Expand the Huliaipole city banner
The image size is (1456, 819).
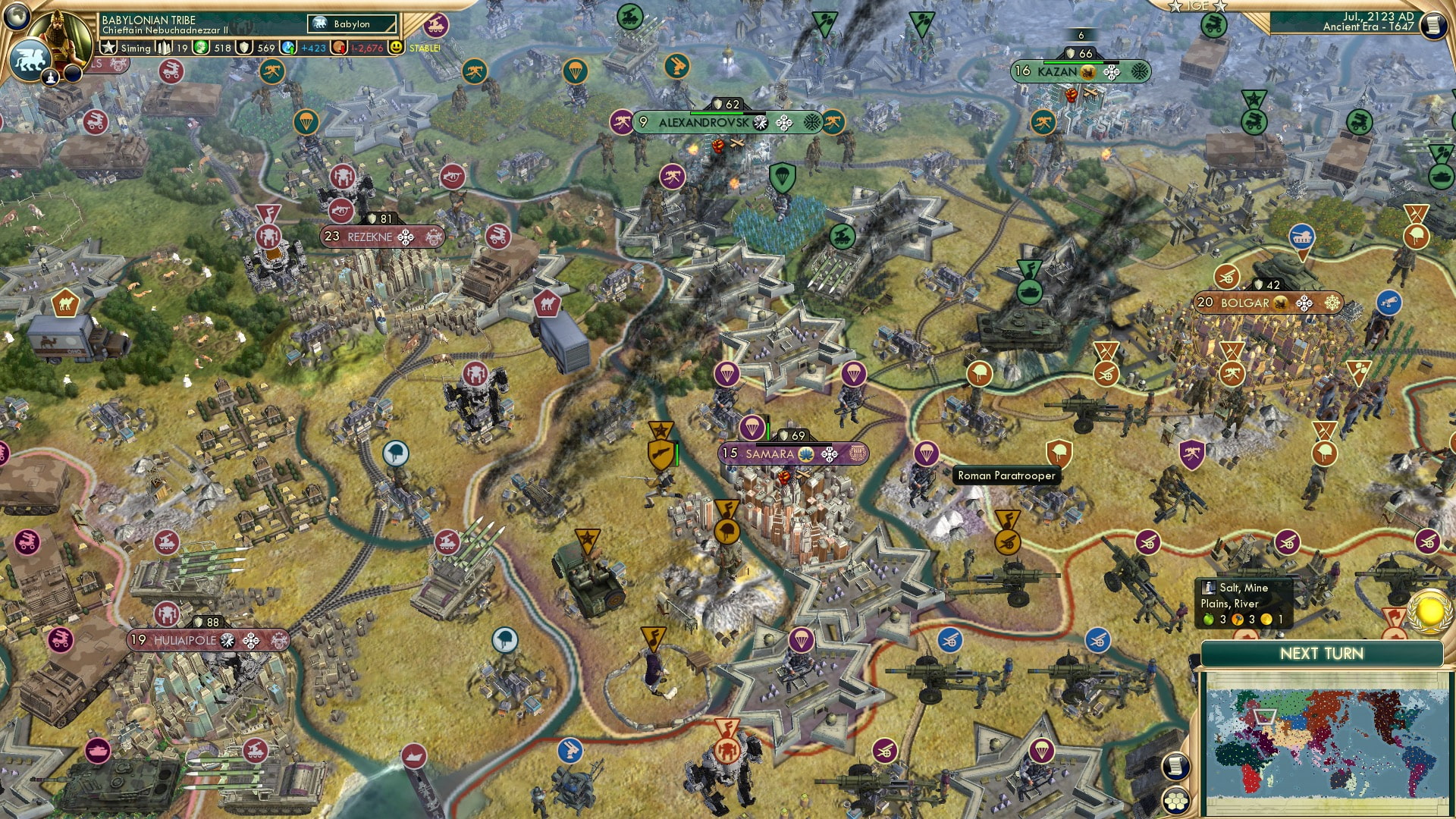(x=184, y=639)
